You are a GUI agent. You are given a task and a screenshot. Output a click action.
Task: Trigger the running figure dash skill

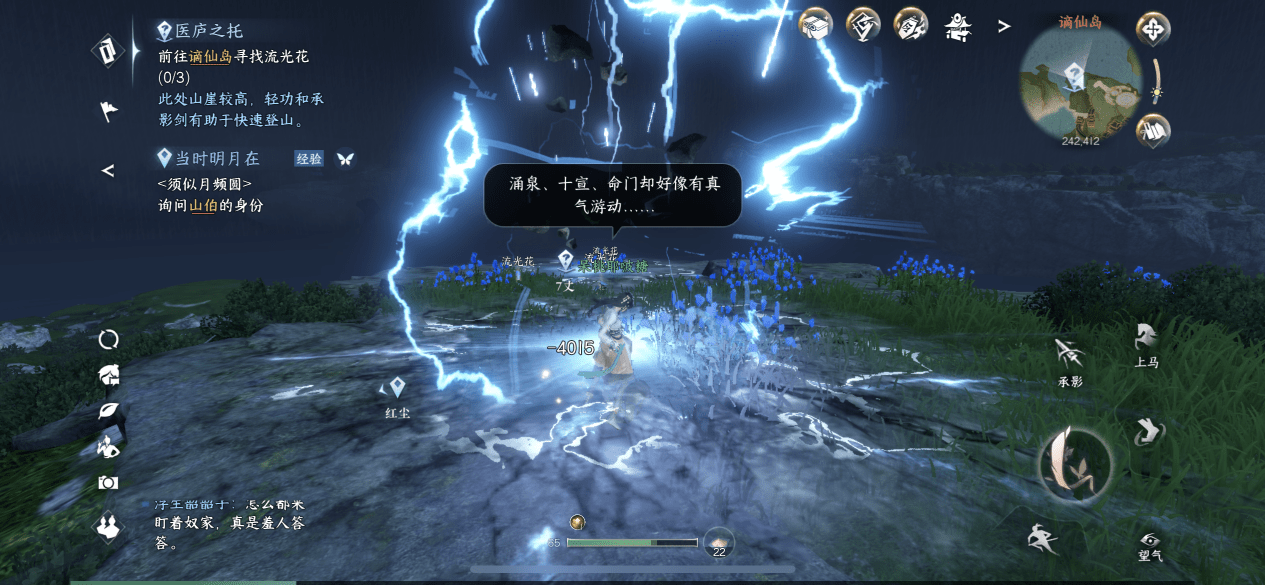(x=1041, y=539)
